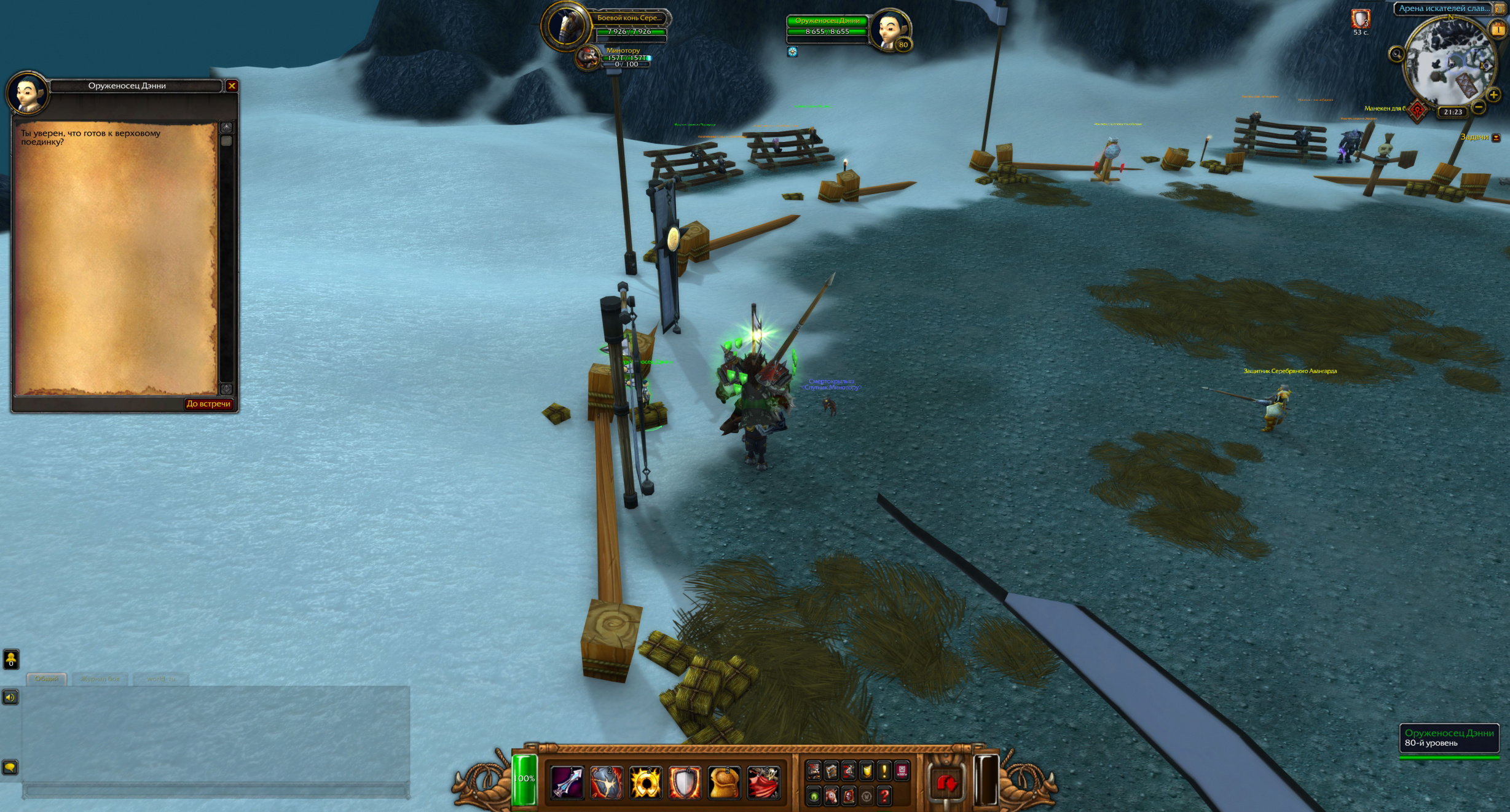Open the minimap tracking magnifier button
Viewport: 1510px width, 812px height.
[x=1396, y=54]
